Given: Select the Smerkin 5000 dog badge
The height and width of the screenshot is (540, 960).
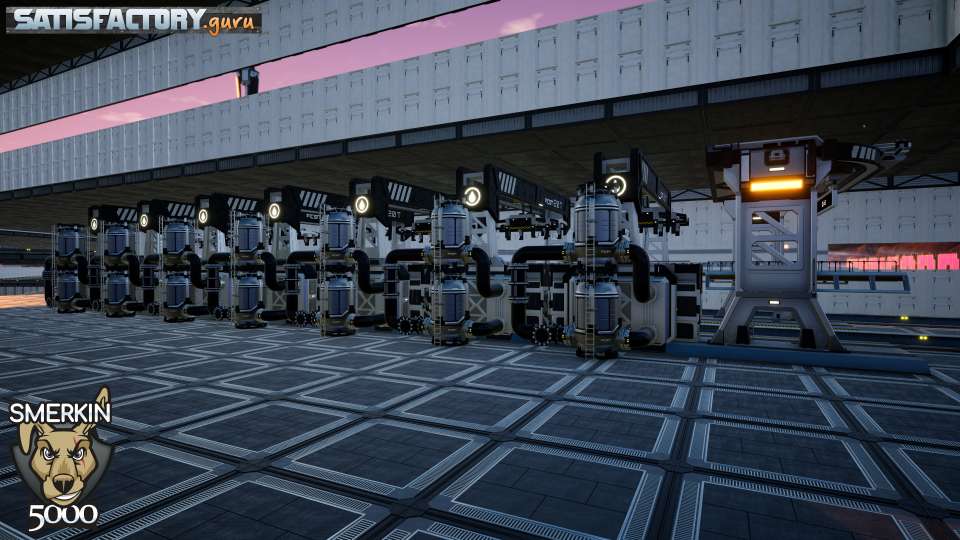Looking at the screenshot, I should [x=61, y=461].
